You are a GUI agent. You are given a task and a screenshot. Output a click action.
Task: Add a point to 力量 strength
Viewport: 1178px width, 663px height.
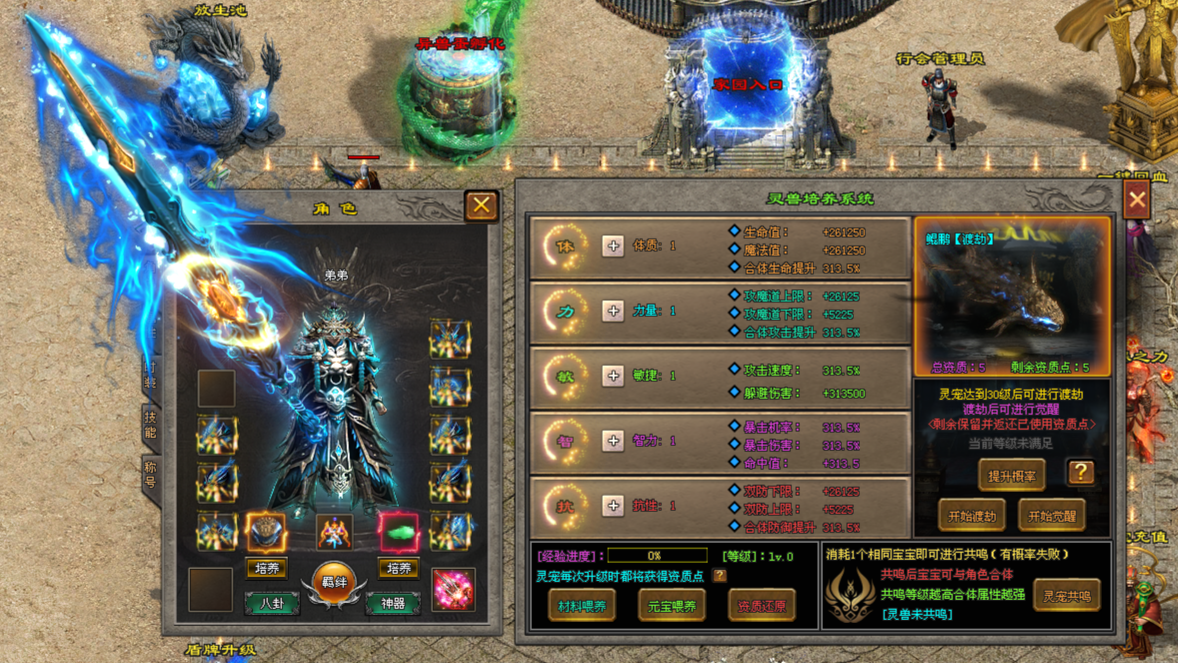tap(613, 311)
